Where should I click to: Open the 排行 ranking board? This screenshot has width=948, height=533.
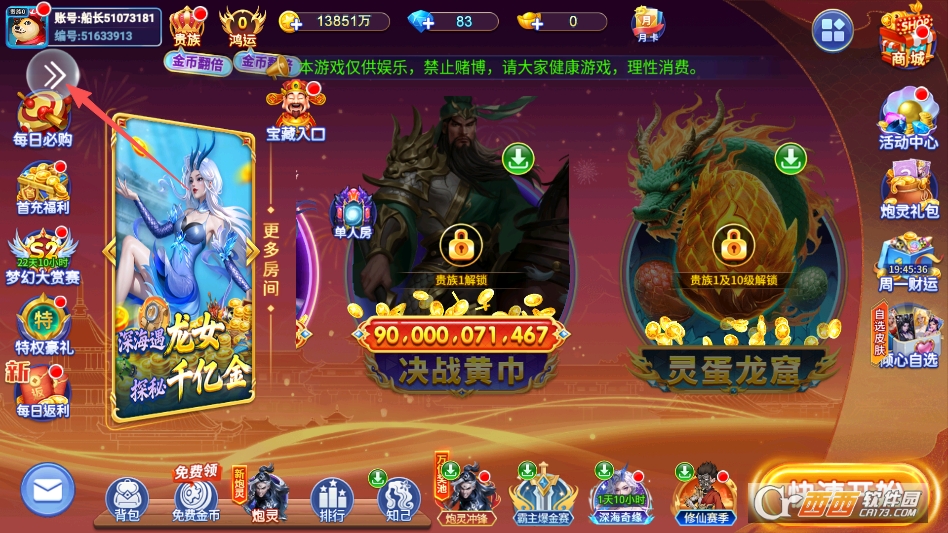click(332, 499)
